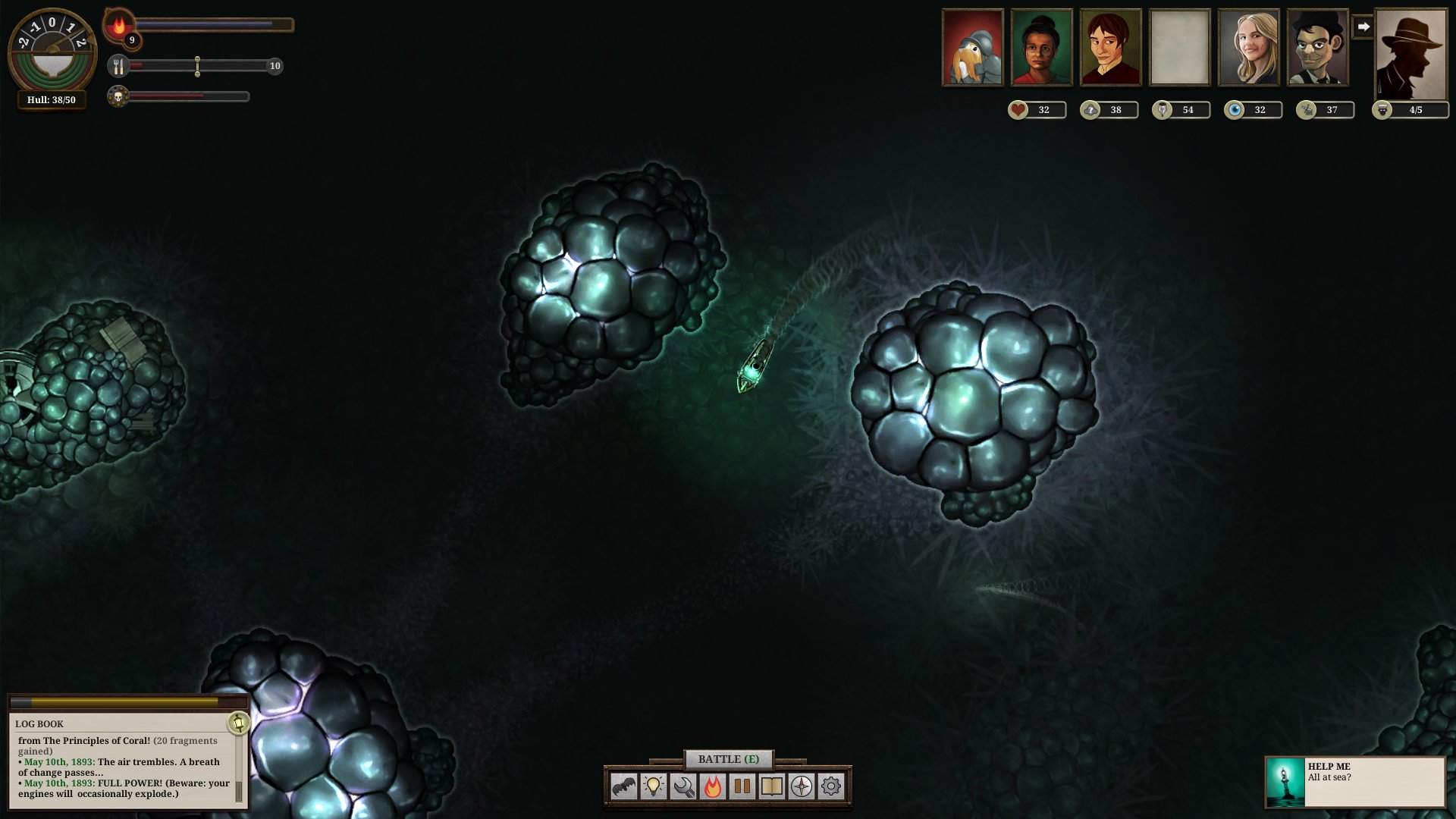This screenshot has height=819, width=1456.
Task: Open the journal book icon
Action: click(772, 787)
